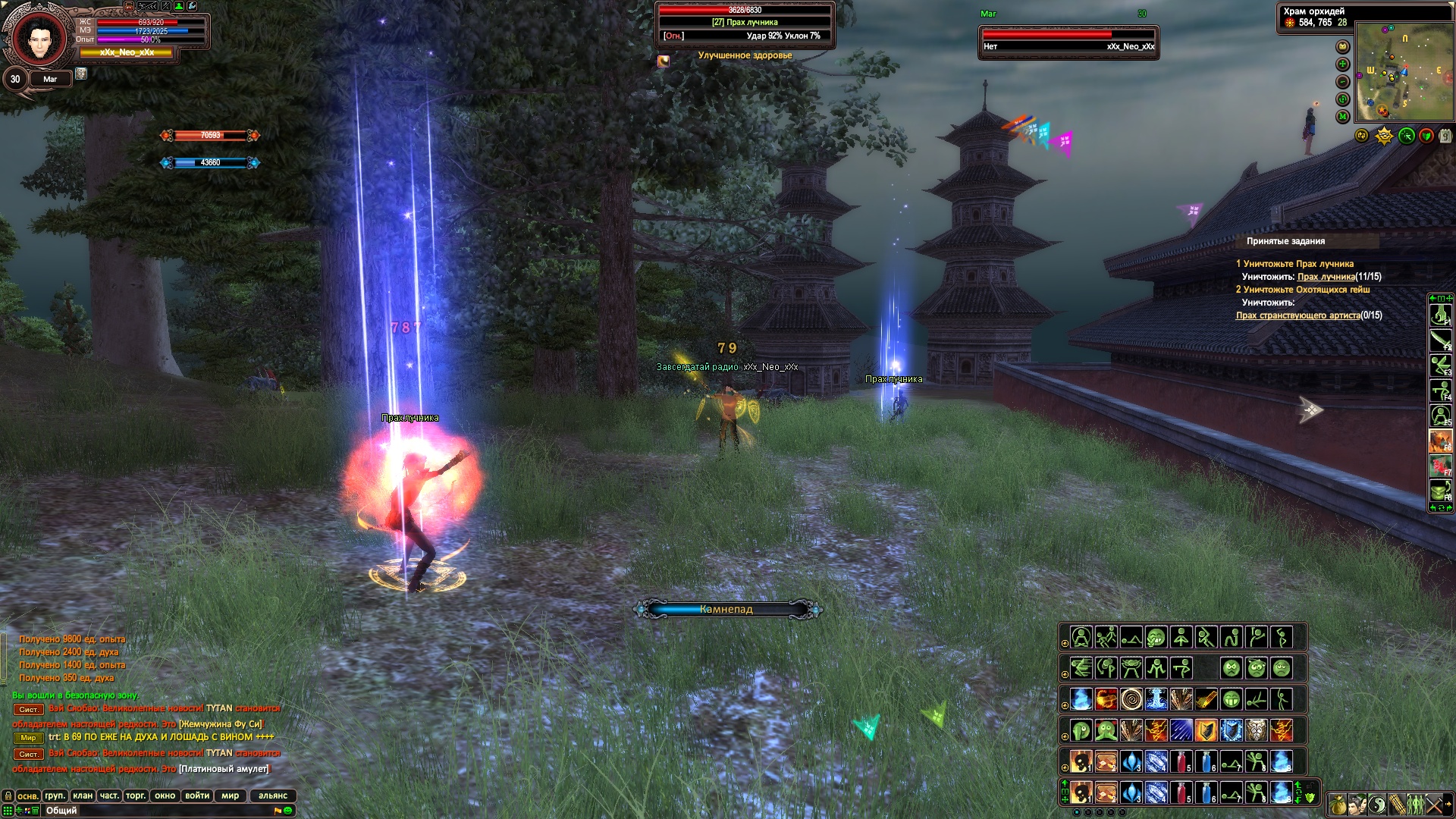Open the calendar icon below the minimap
Screen dimensions: 1456x819
(x=1445, y=136)
